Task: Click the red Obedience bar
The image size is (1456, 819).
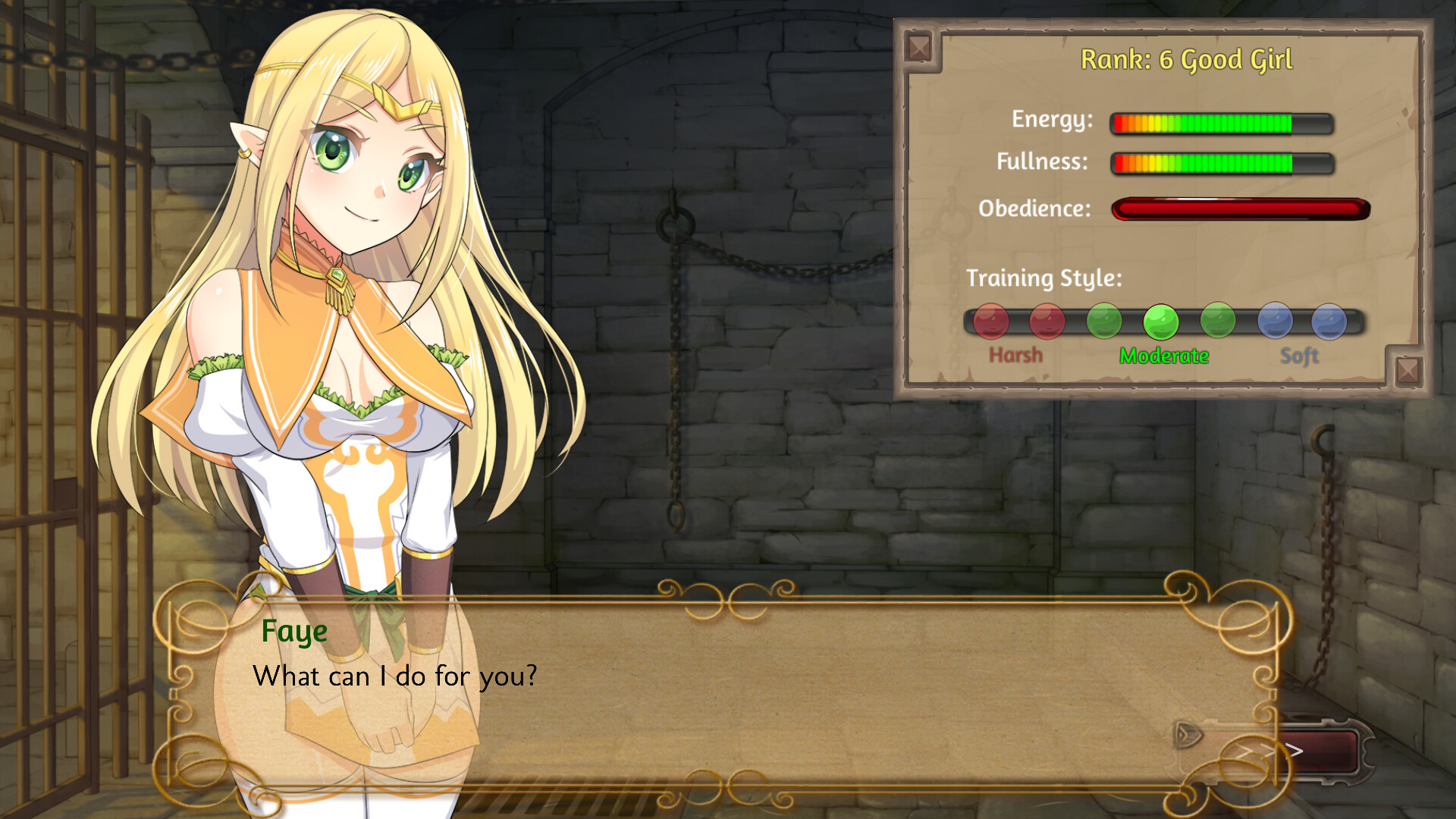Action: (1240, 208)
